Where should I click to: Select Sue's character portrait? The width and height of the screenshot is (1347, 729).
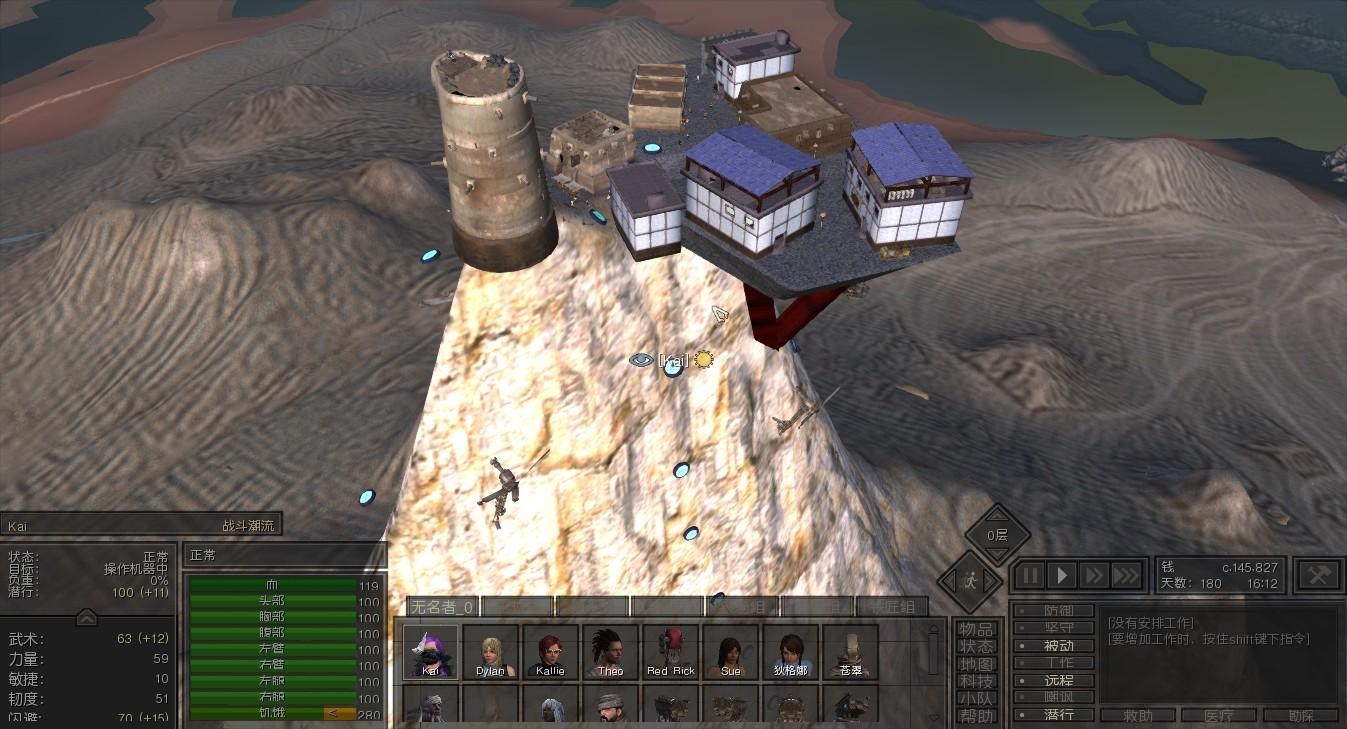point(730,652)
